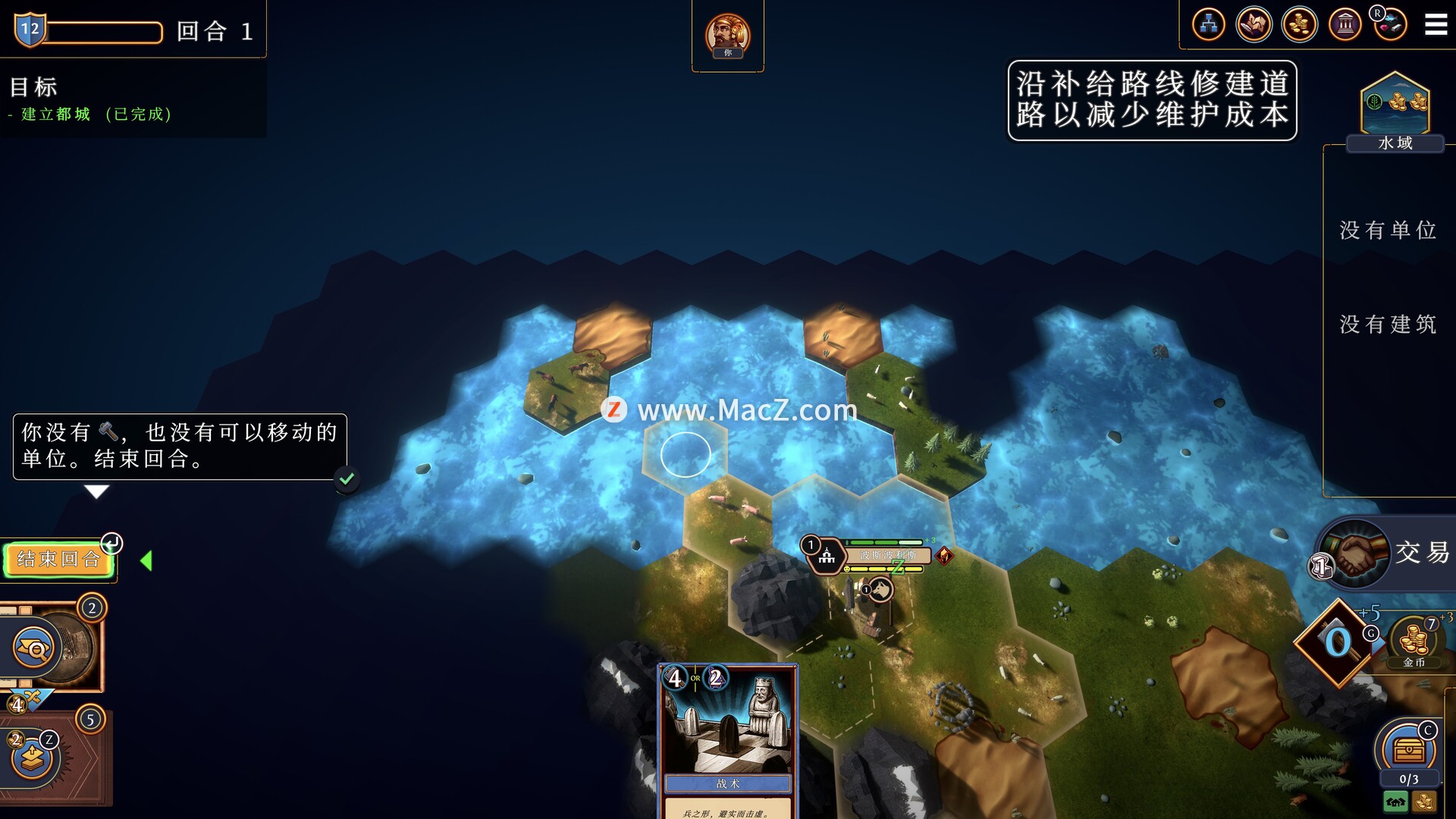The image size is (1456, 819).
Task: Click the green houses icon under the chest
Action: pos(1395,802)
